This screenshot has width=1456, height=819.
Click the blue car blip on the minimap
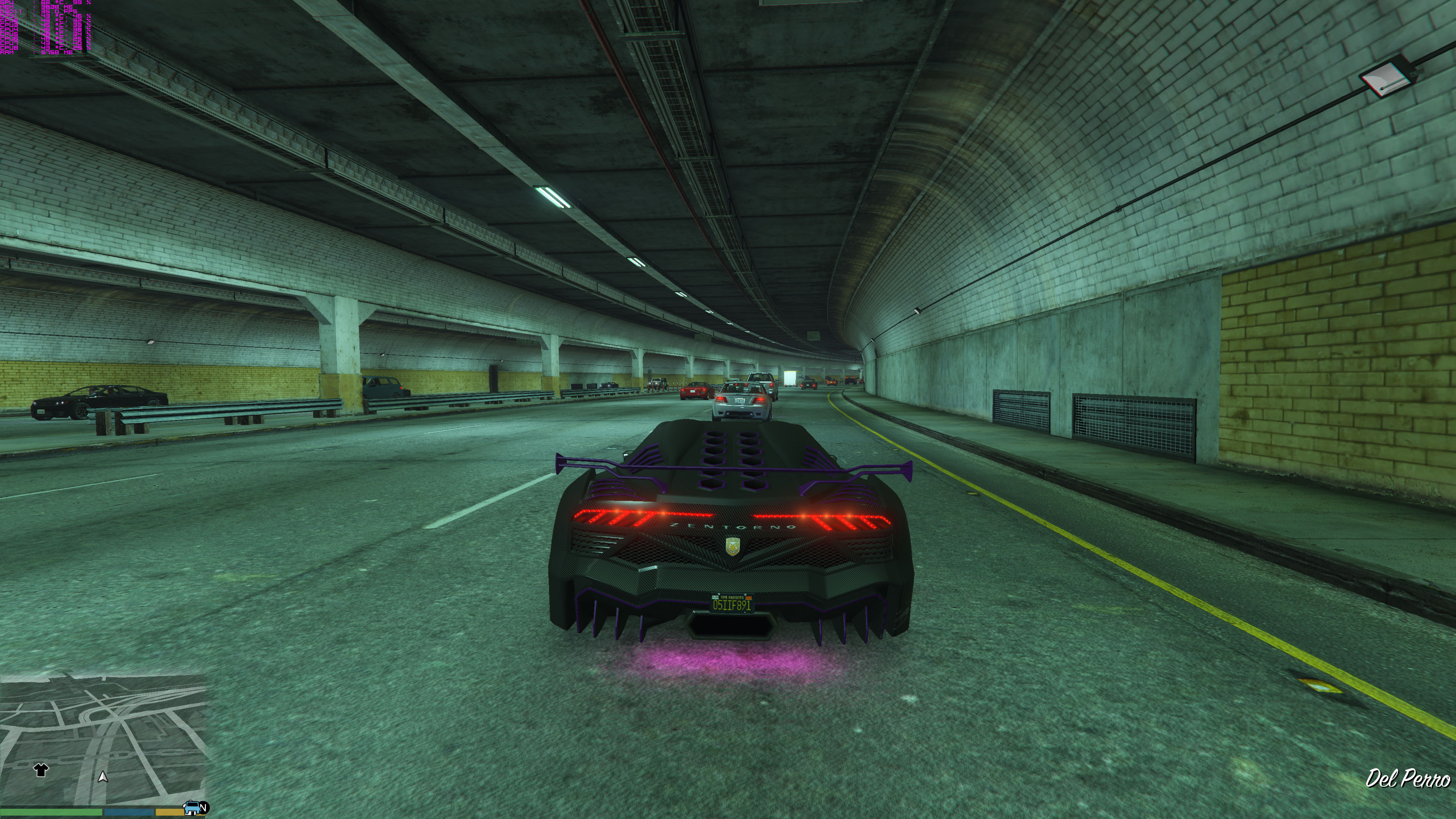coord(191,807)
